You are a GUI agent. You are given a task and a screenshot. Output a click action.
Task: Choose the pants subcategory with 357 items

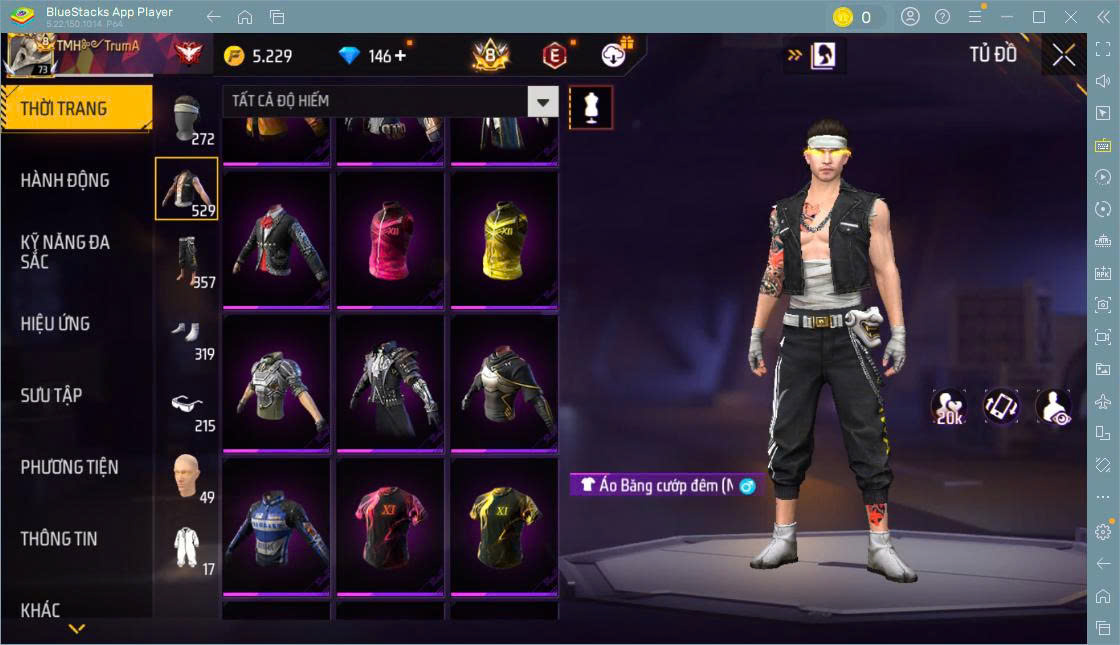pyautogui.click(x=186, y=262)
